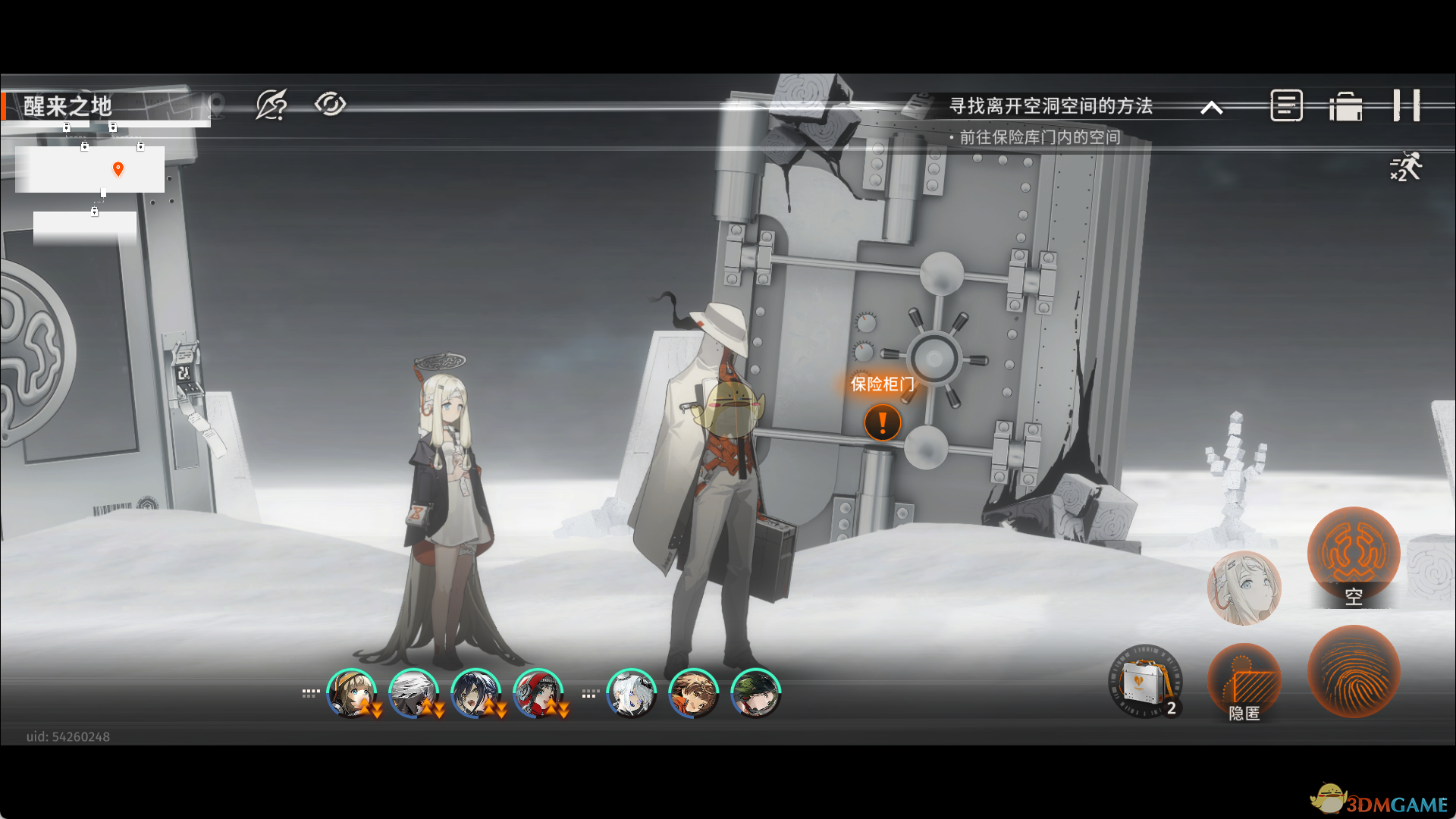Click the eye icon in top bar

pos(330,105)
